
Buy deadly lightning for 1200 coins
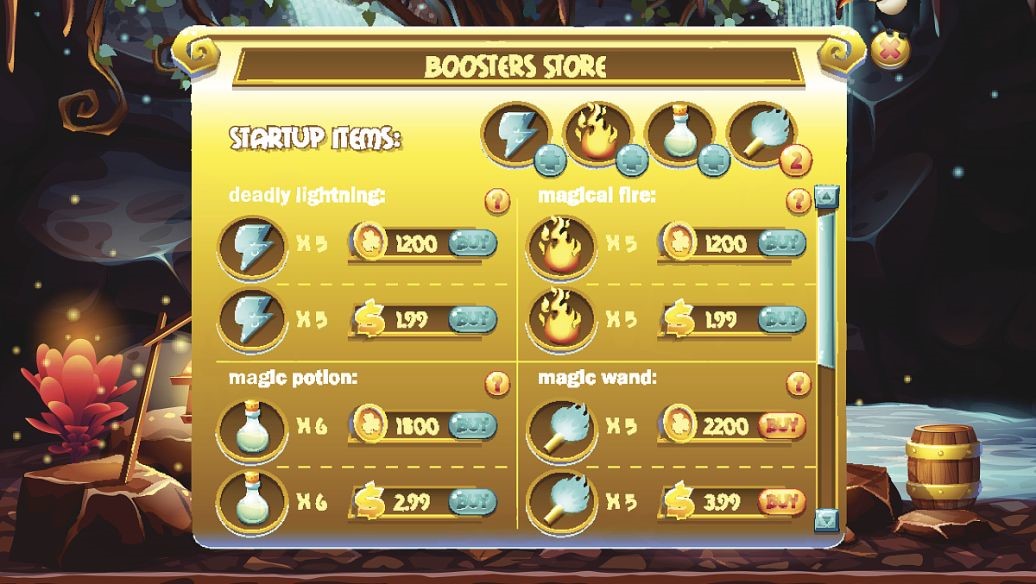pos(472,242)
